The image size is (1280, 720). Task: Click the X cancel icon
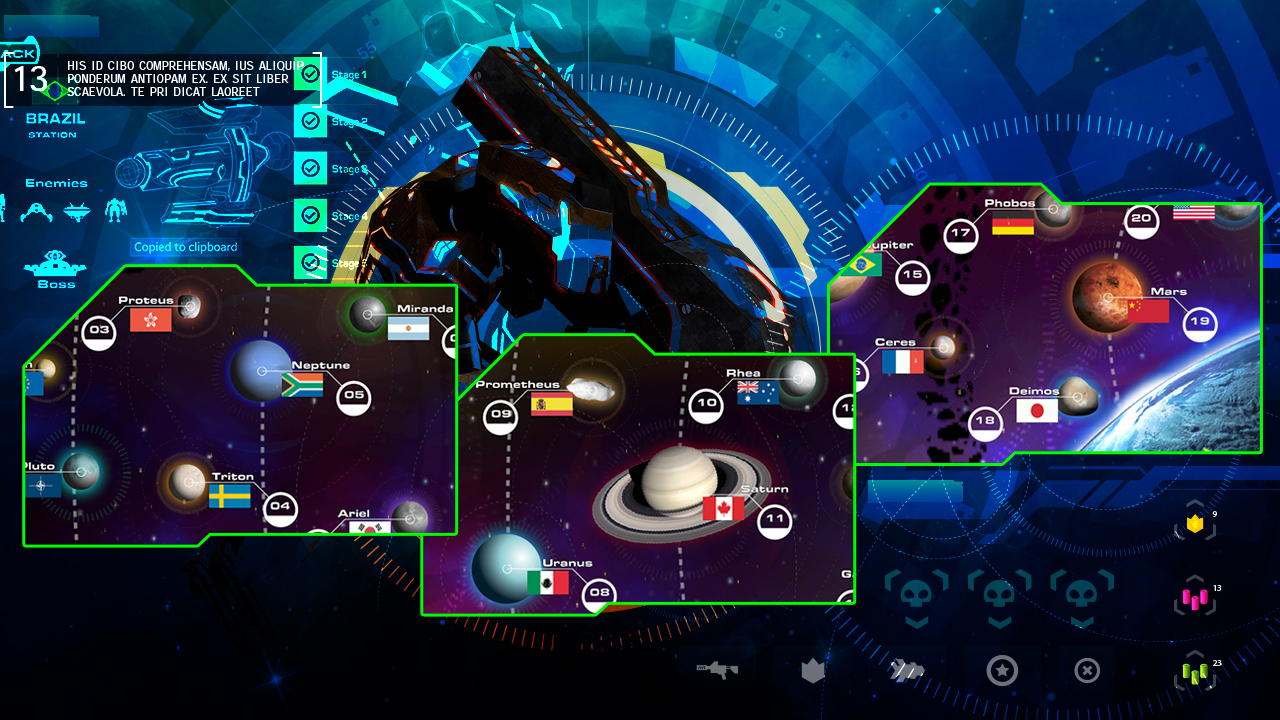pos(1087,670)
